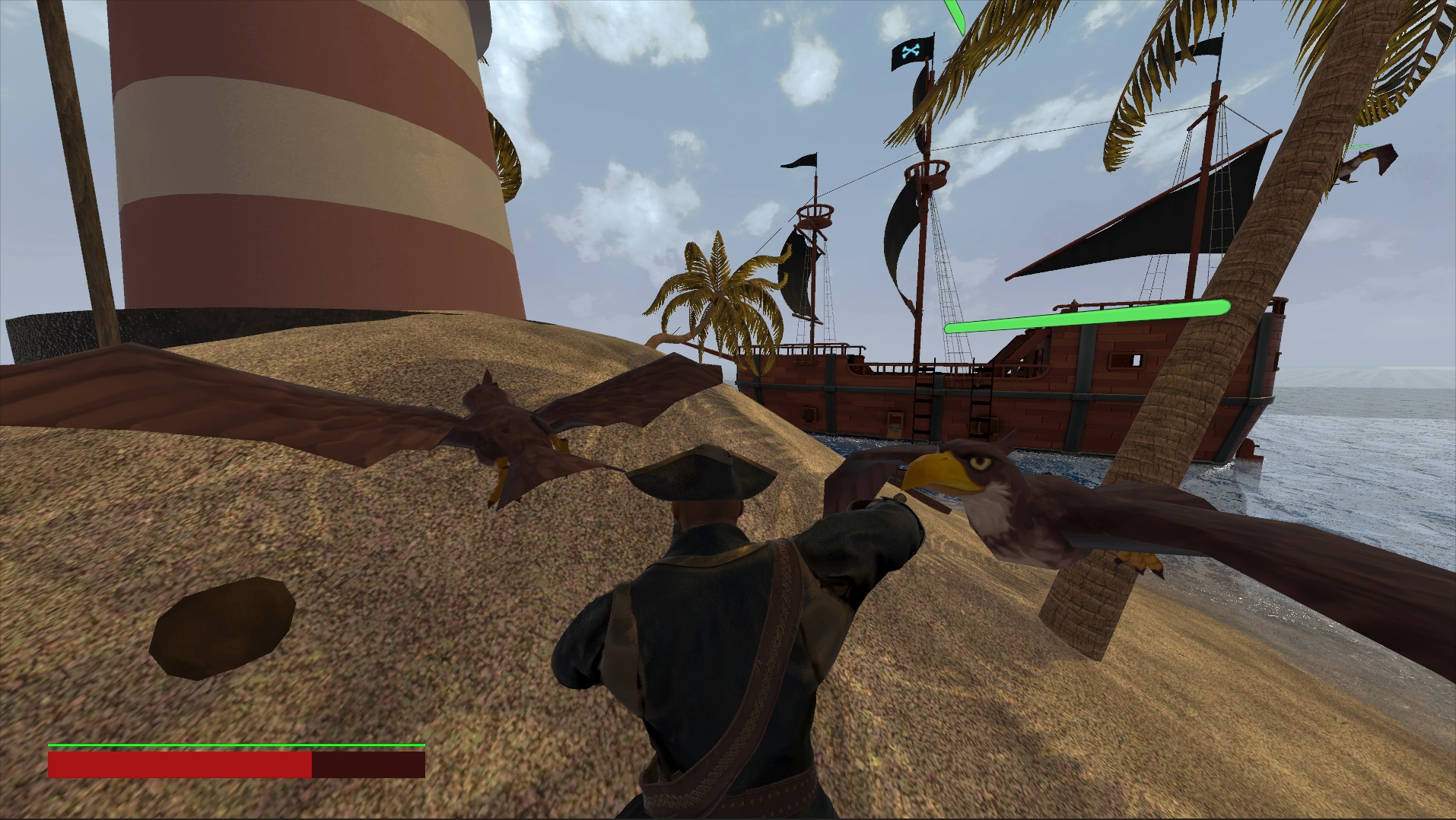The width and height of the screenshot is (1456, 820).
Task: Click the striped lighthouse tower
Action: pos(304,152)
